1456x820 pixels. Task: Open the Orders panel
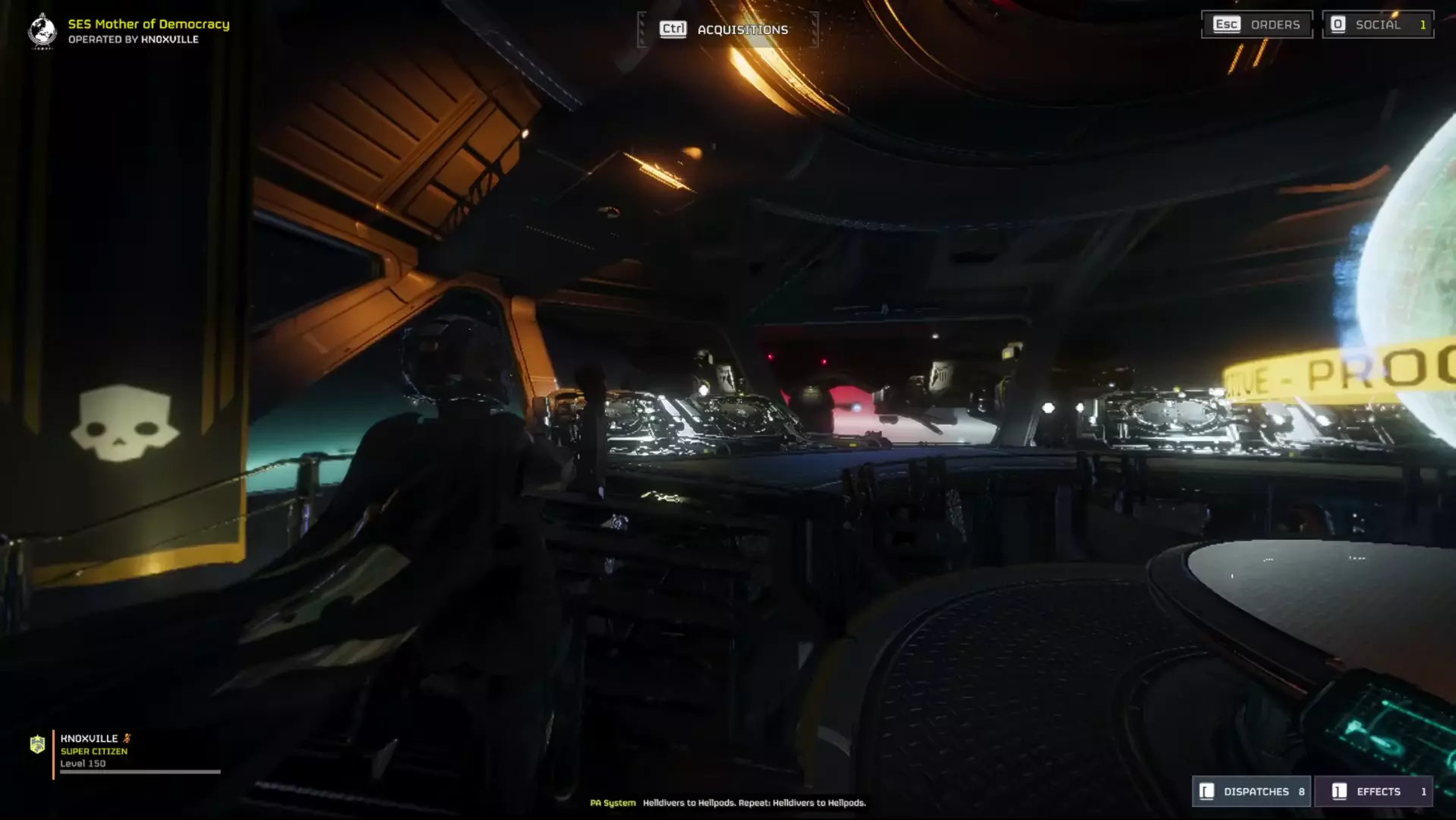pos(1257,25)
